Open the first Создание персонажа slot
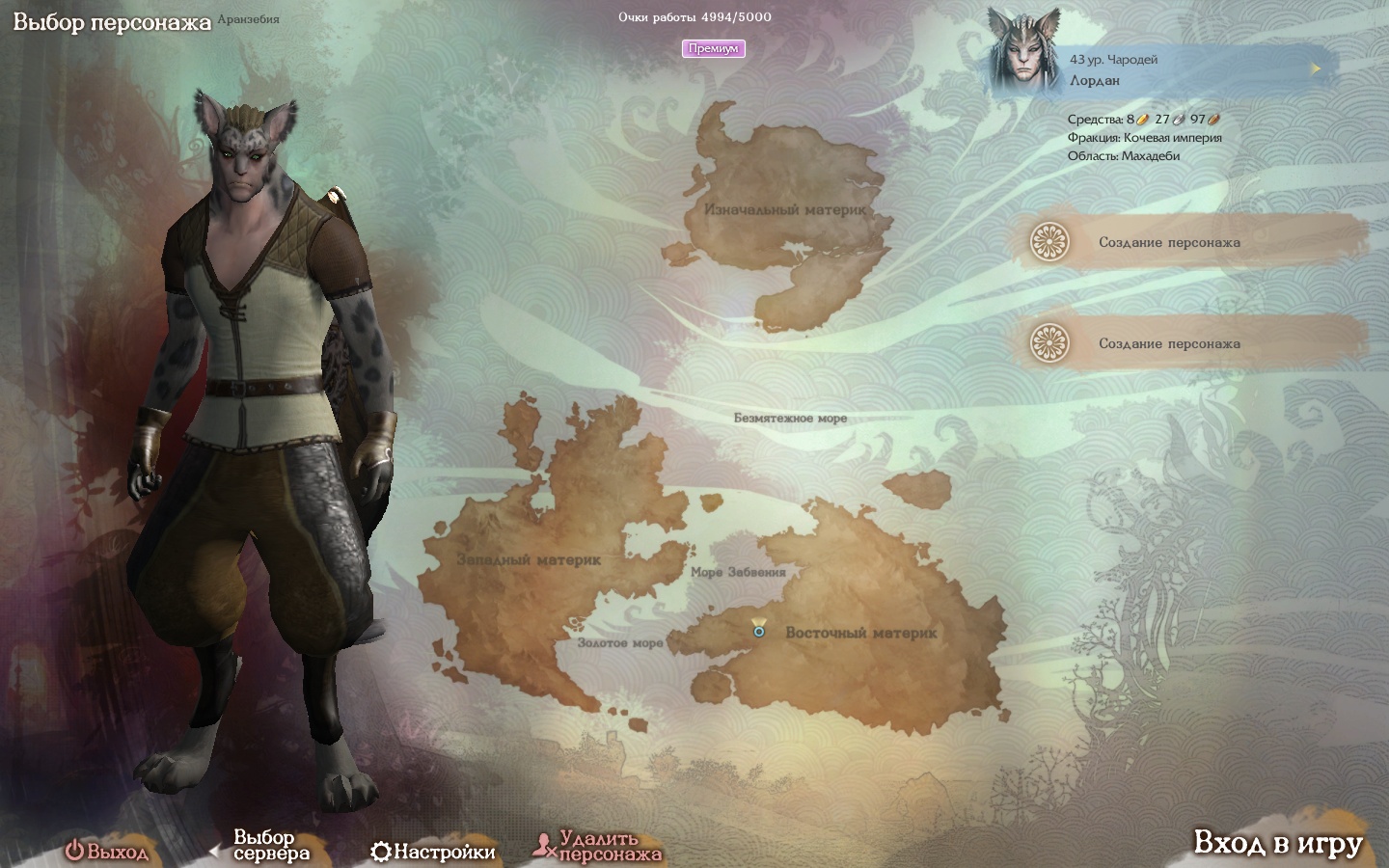The height and width of the screenshot is (868, 1389). [x=1168, y=242]
